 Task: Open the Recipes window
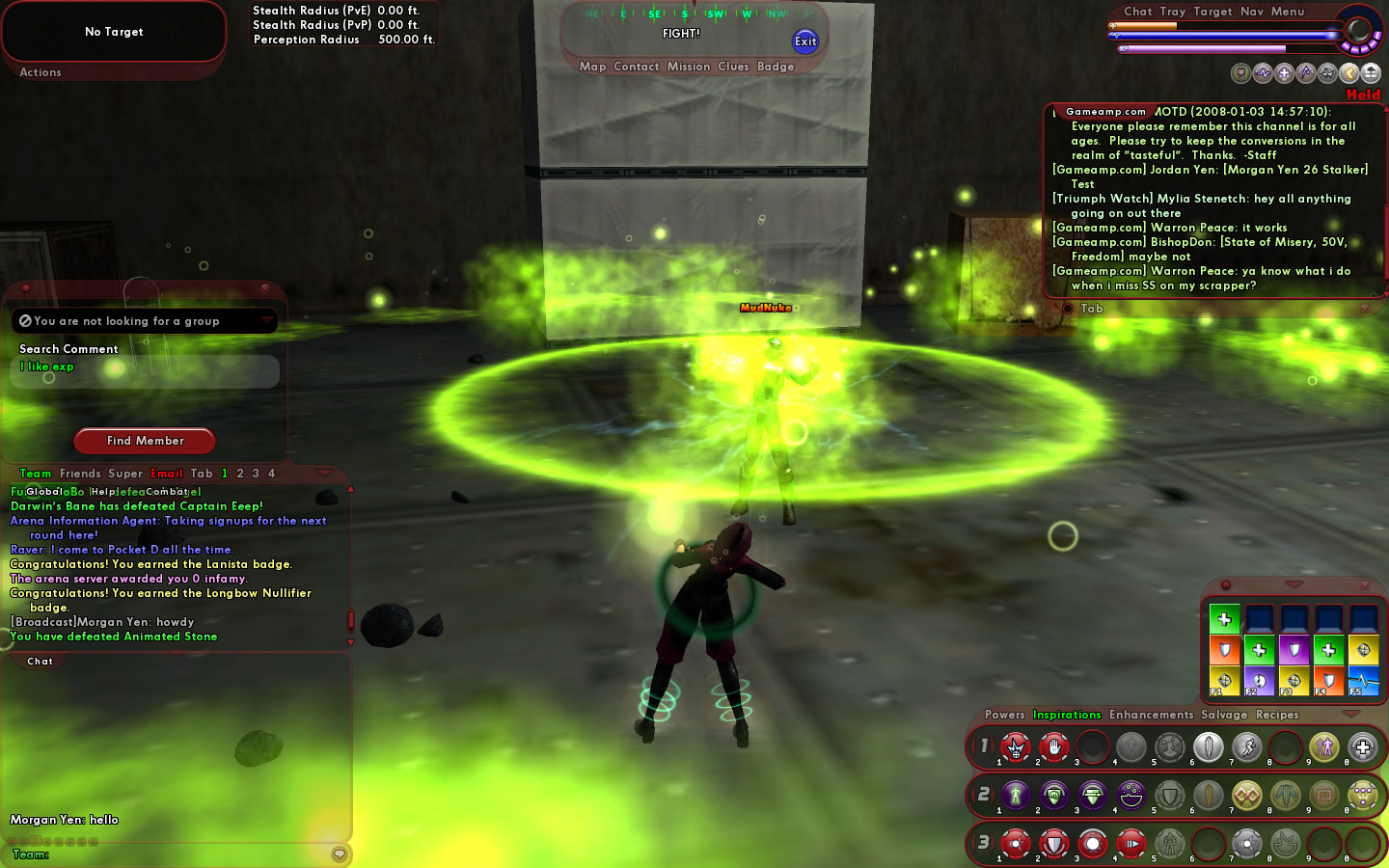click(1277, 715)
